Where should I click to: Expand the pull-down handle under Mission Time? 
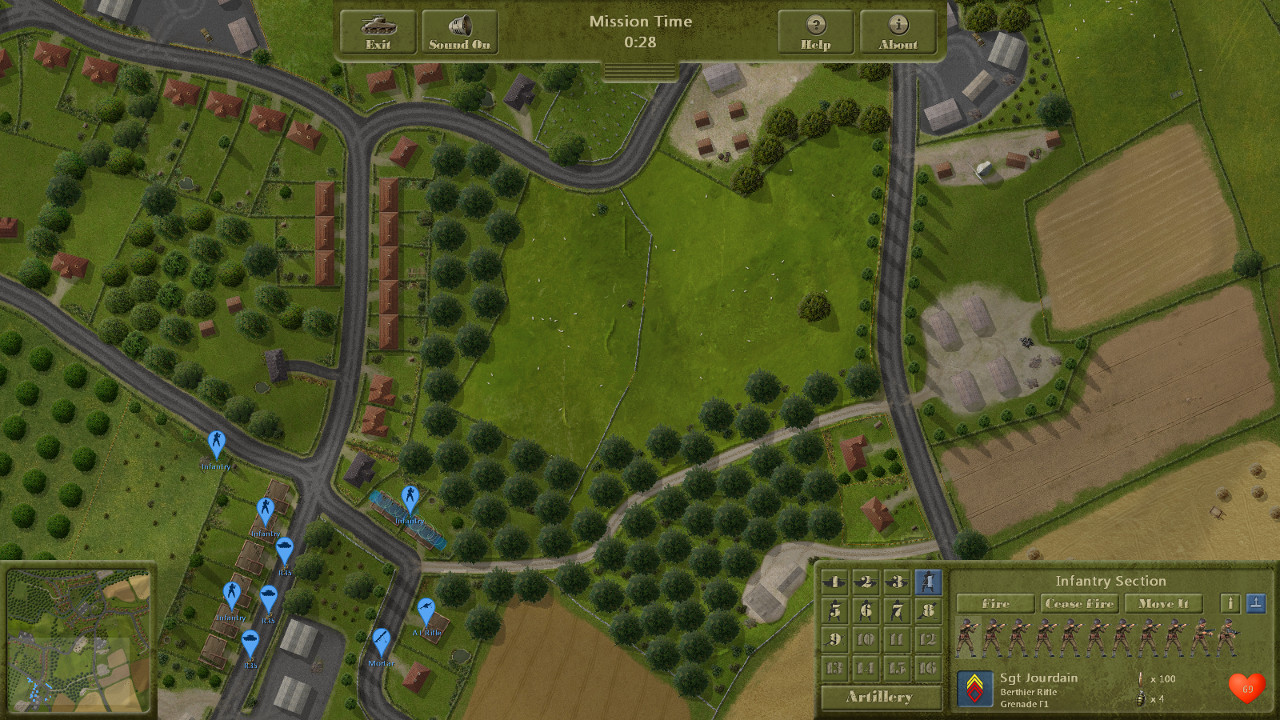click(640, 70)
